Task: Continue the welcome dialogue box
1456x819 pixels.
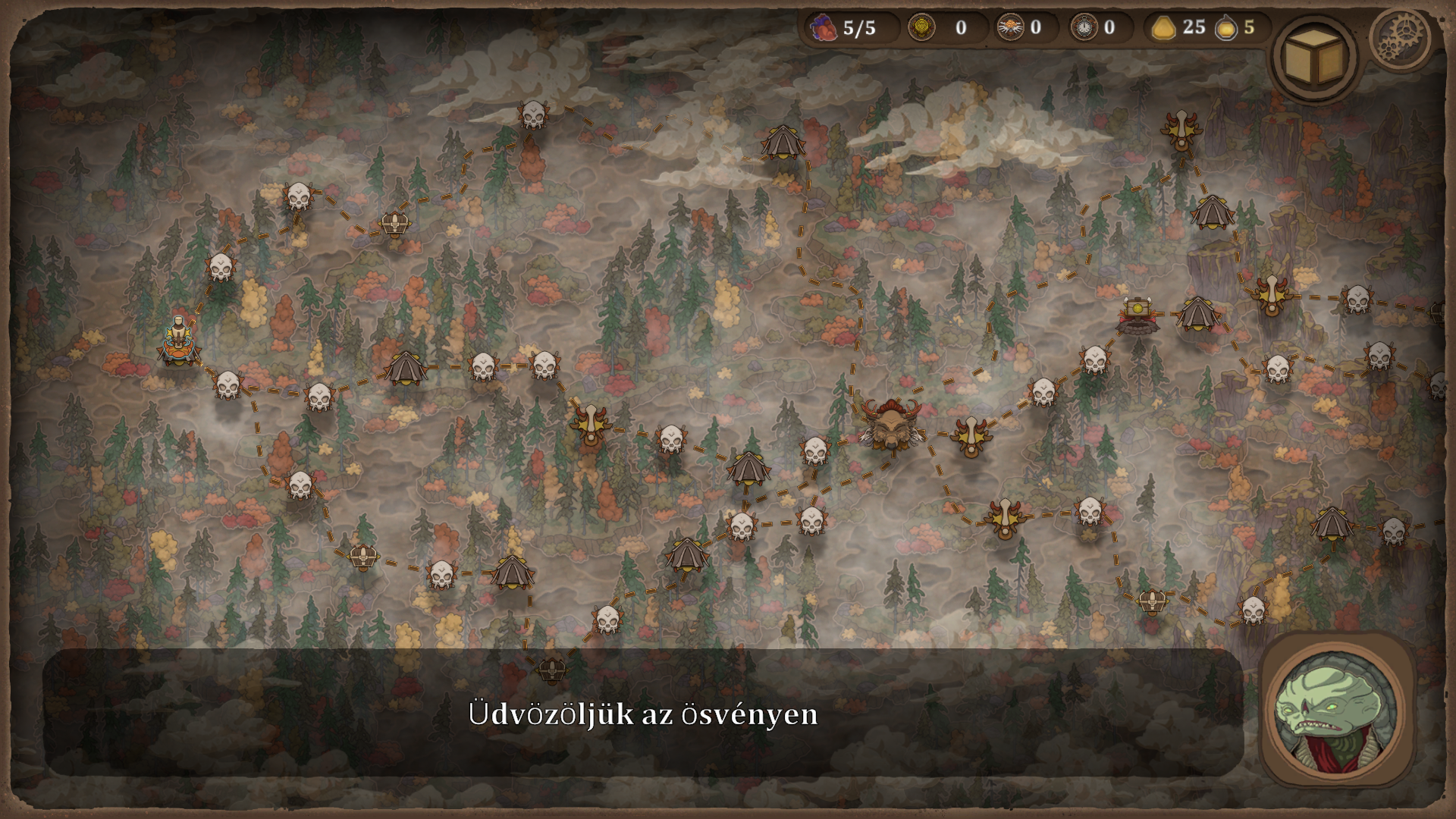Action: coord(642,713)
